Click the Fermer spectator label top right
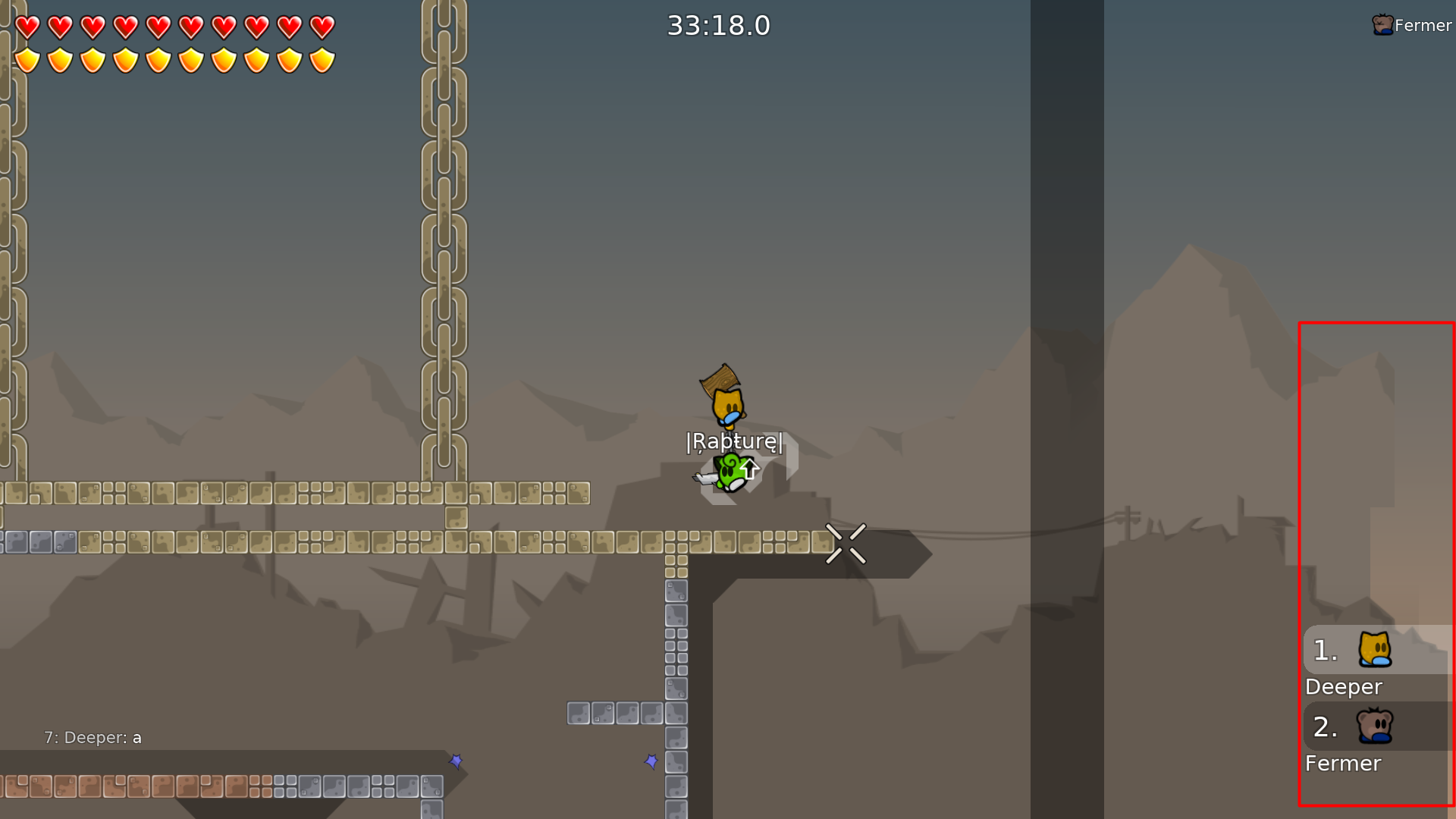This screenshot has width=1456, height=819. point(1423,25)
